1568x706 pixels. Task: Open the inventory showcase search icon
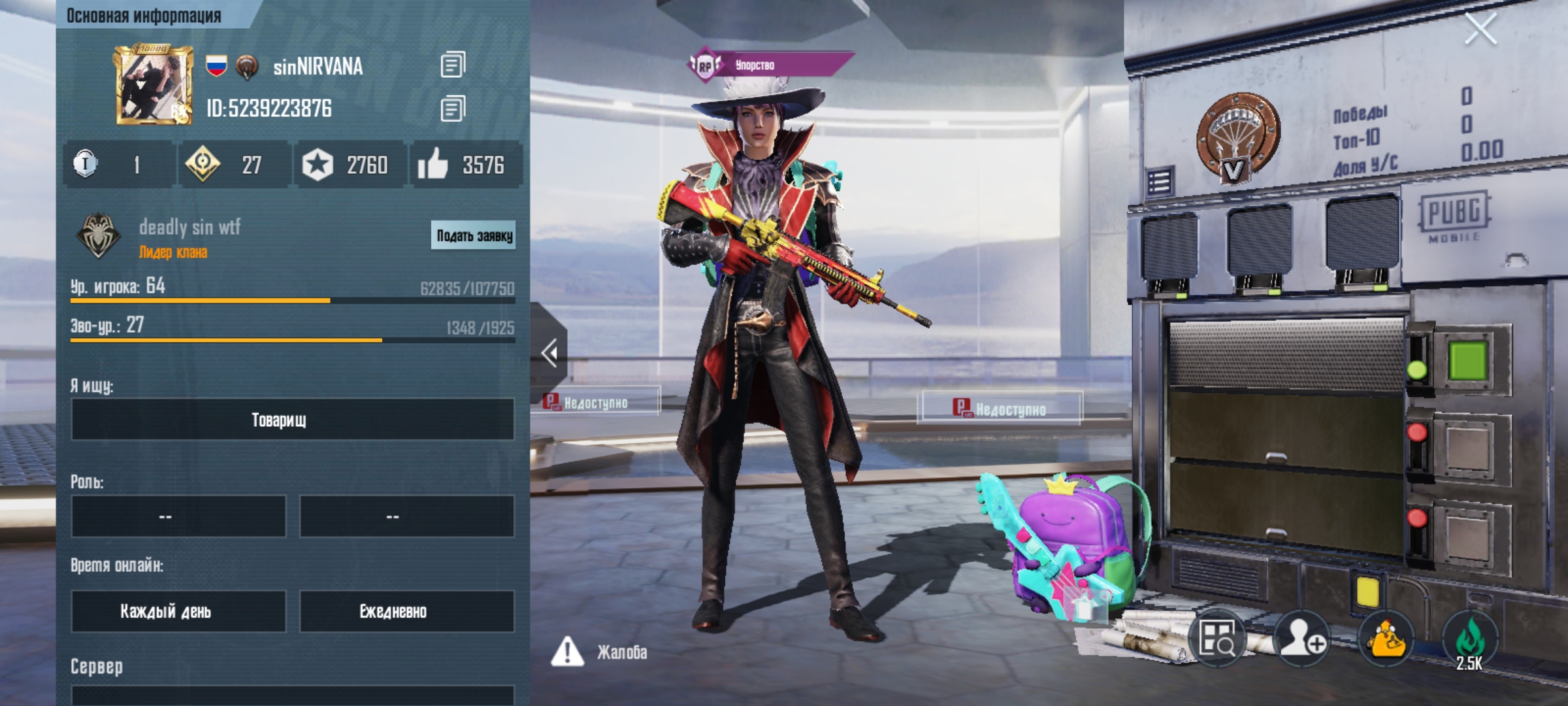[x=1217, y=639]
